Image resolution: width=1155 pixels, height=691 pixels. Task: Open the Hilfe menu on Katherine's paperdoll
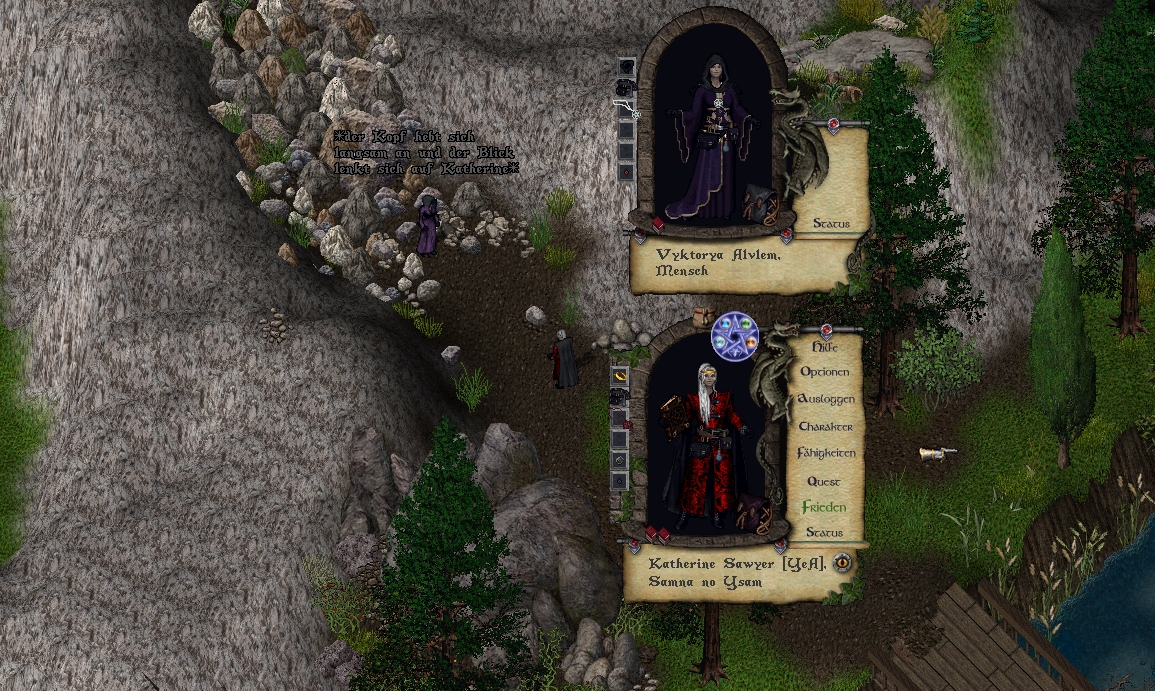click(825, 346)
